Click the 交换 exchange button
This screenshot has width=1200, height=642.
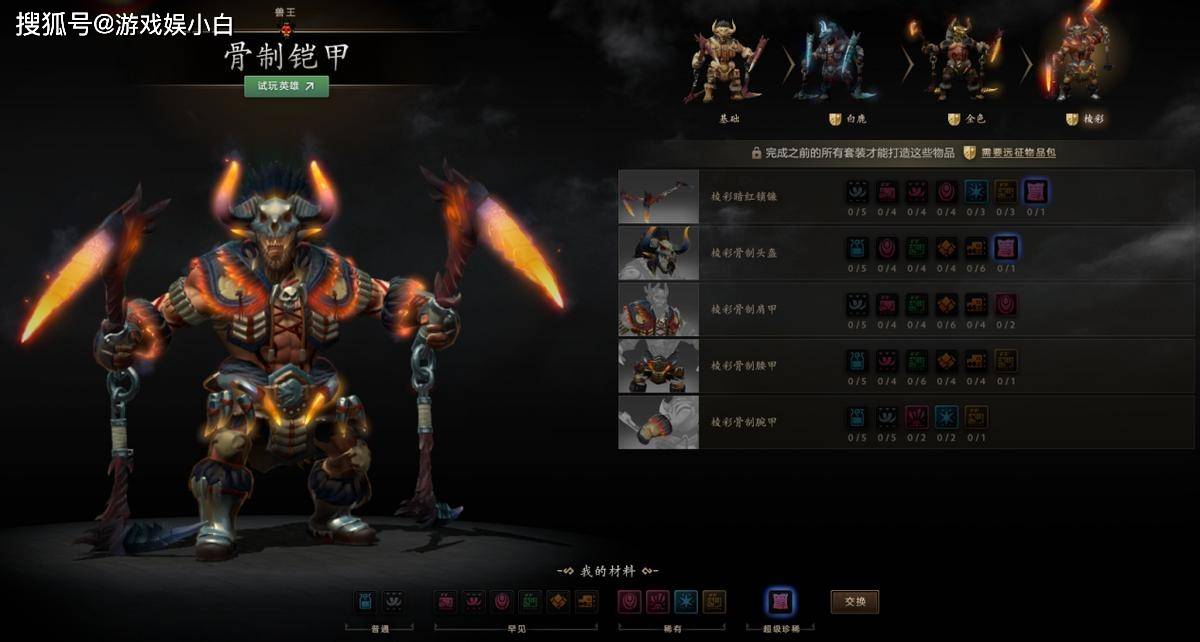pyautogui.click(x=855, y=602)
